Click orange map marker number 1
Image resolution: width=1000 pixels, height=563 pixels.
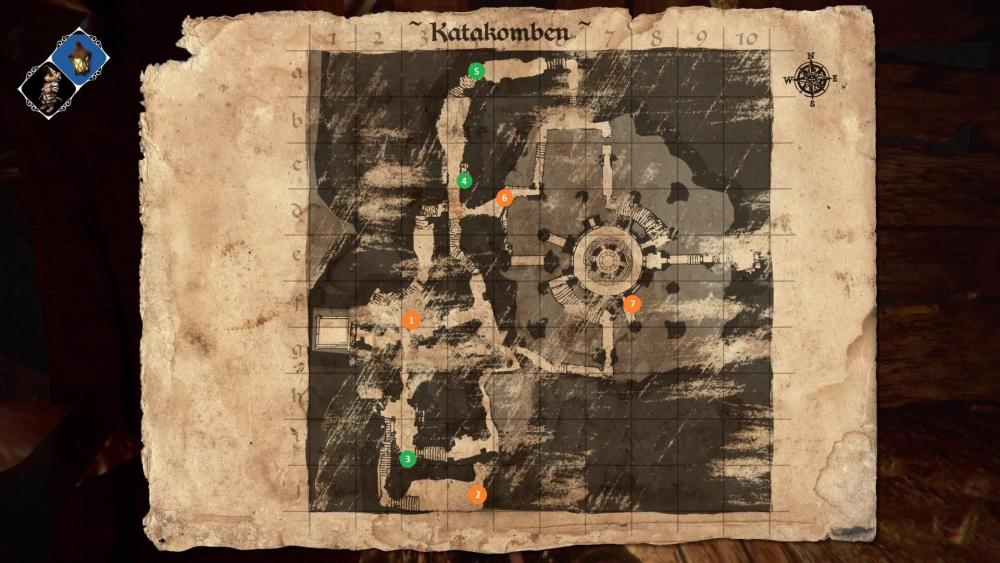(411, 320)
